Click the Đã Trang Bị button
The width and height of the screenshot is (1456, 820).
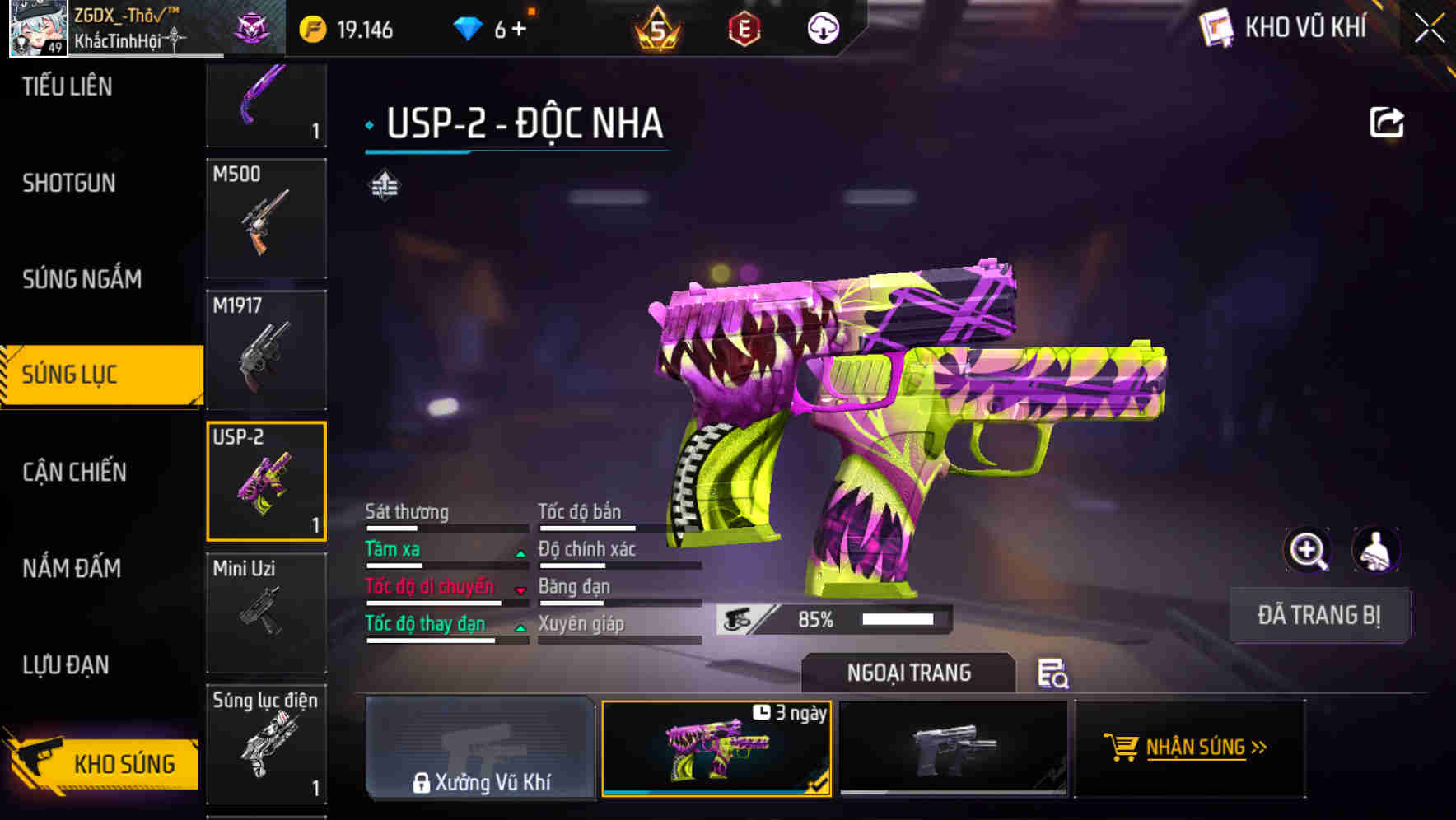1319,615
